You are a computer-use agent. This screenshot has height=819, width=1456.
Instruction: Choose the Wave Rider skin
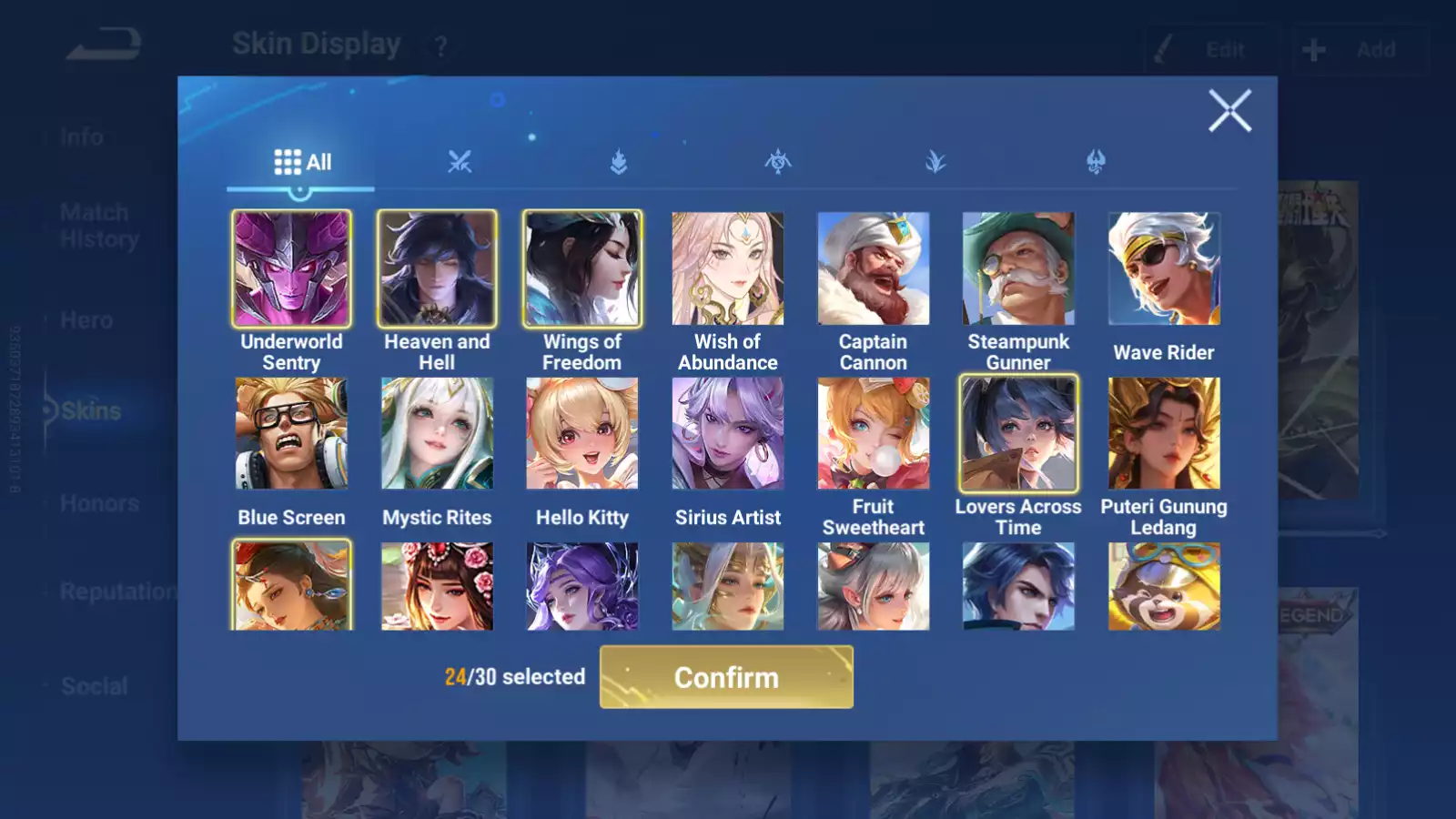point(1164,268)
